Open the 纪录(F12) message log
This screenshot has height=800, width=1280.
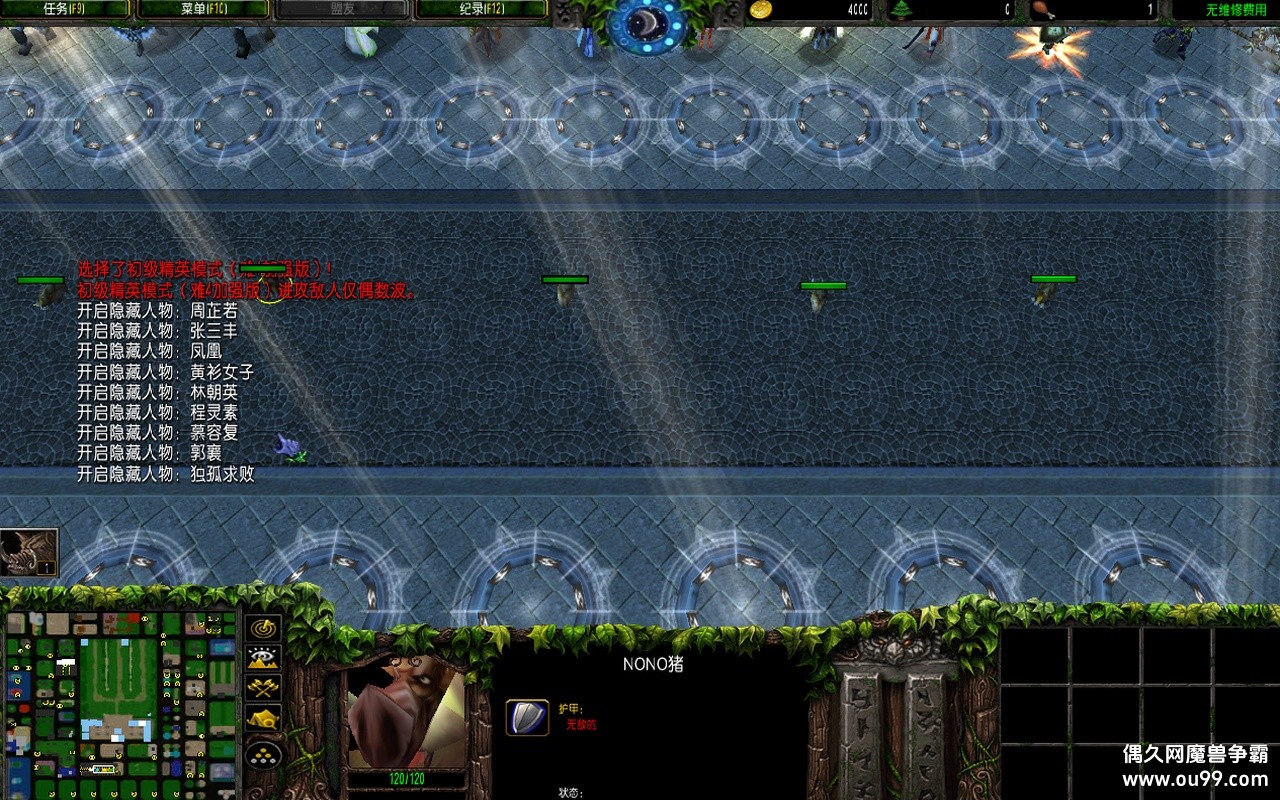478,9
